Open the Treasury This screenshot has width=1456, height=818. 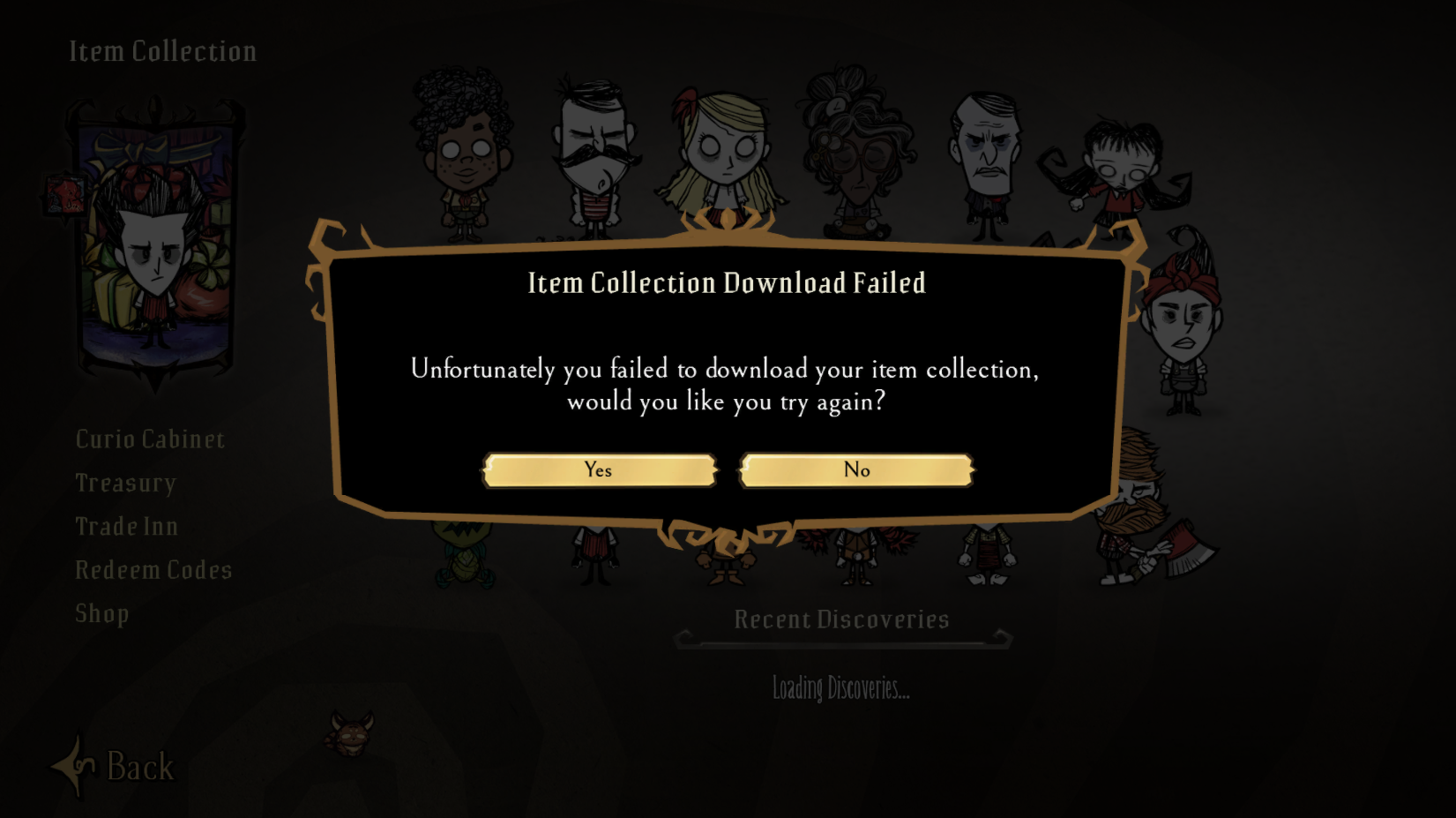(125, 483)
